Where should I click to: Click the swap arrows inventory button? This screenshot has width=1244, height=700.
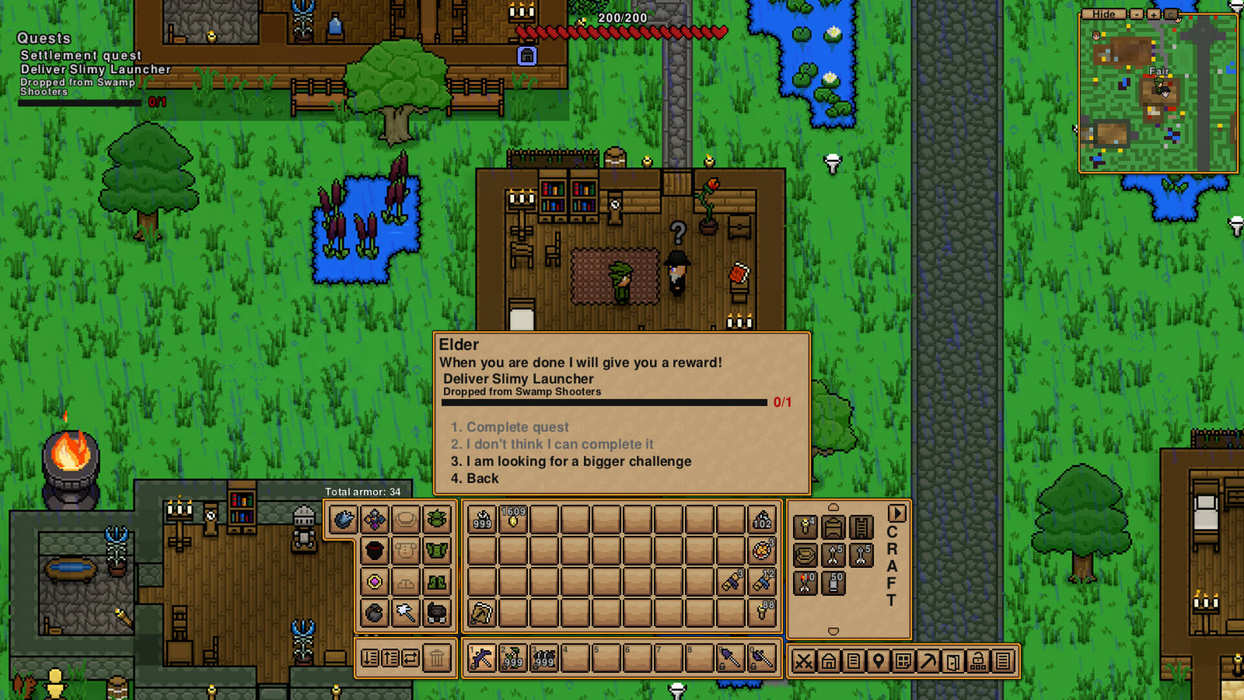coord(411,658)
